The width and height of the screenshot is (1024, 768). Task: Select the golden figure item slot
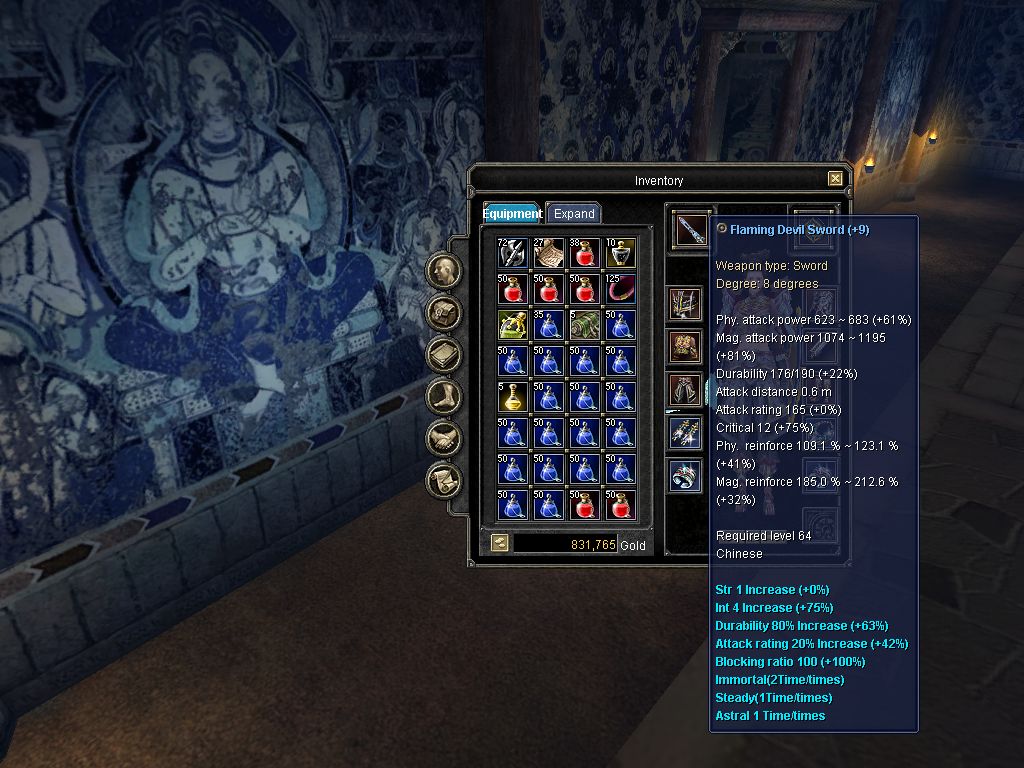[x=512, y=325]
